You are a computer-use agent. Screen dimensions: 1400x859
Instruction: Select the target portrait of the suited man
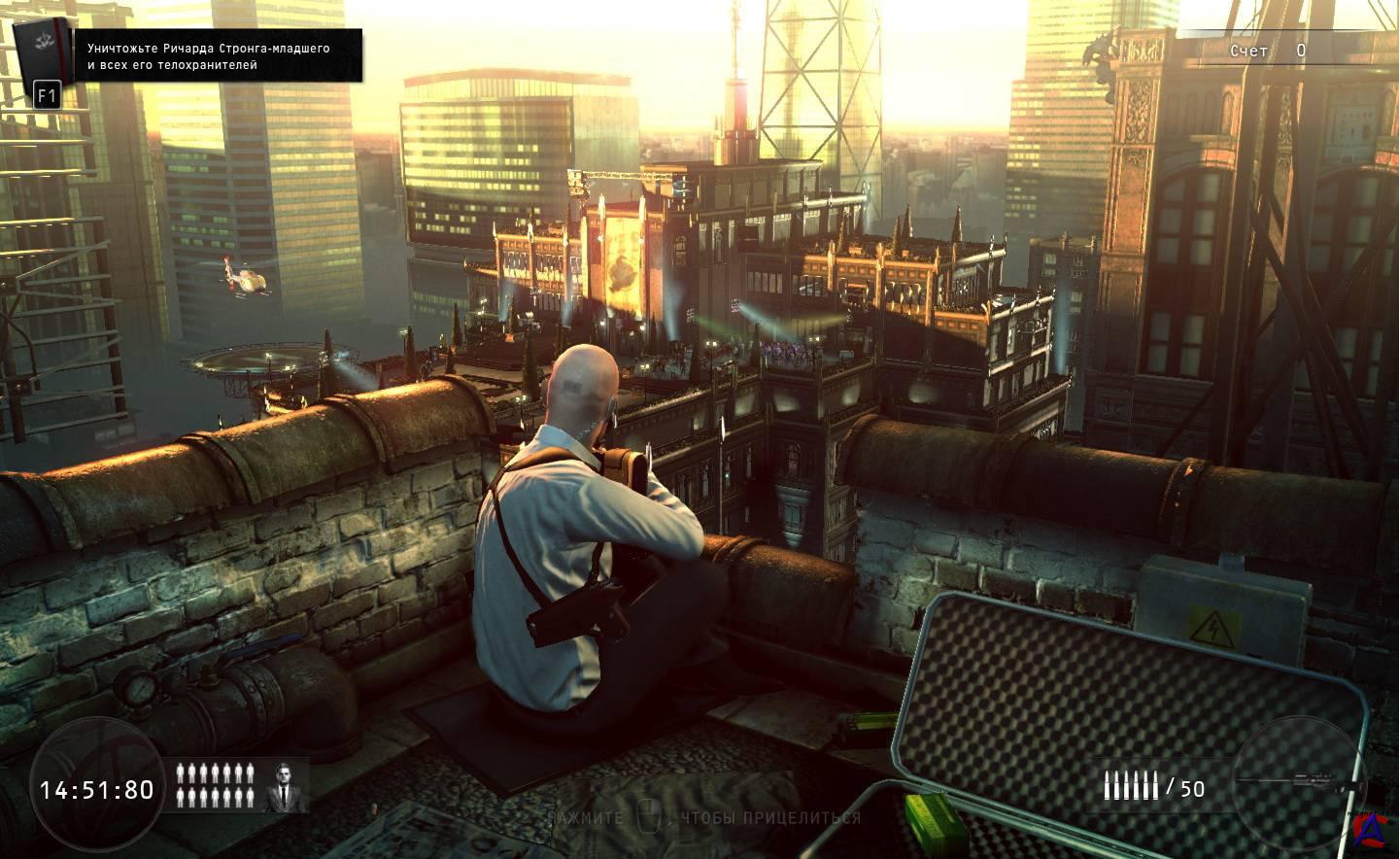coord(285,785)
